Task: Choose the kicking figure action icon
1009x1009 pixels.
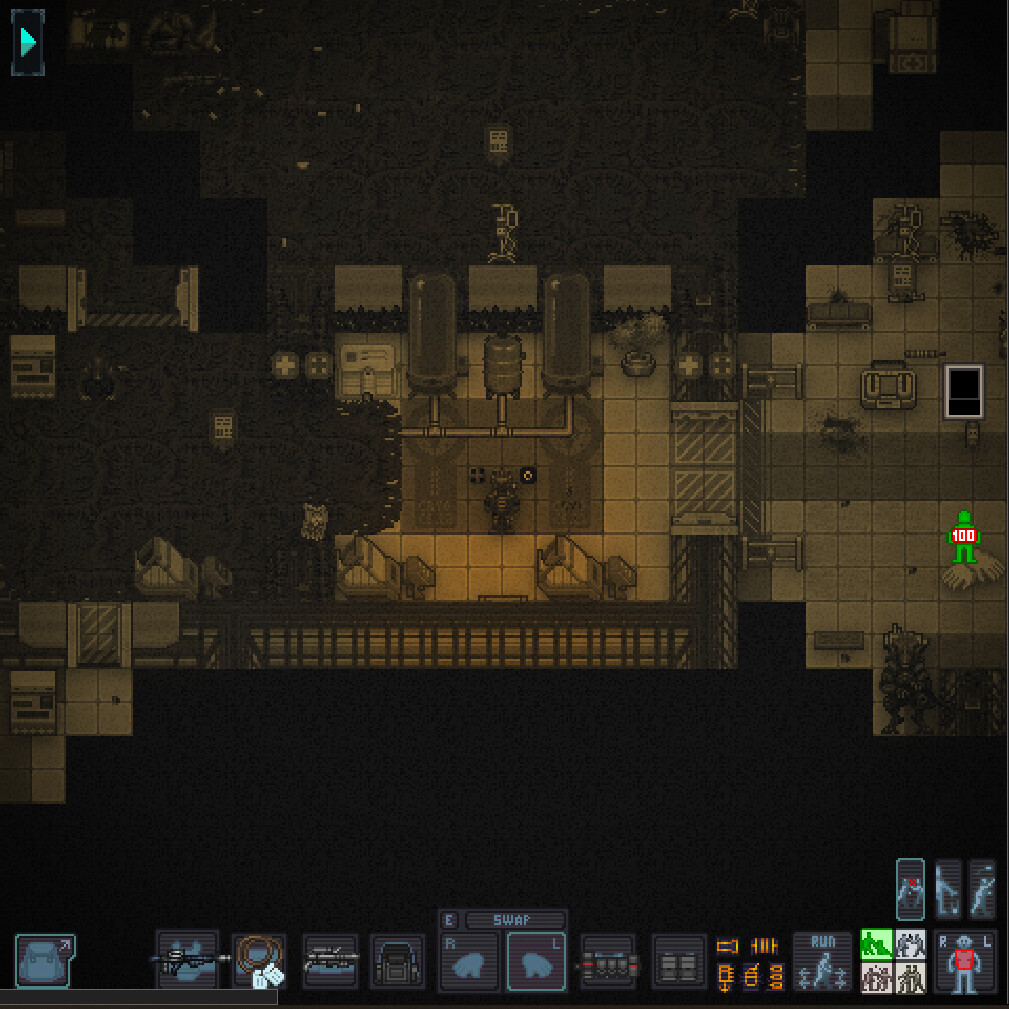Action: (x=947, y=889)
